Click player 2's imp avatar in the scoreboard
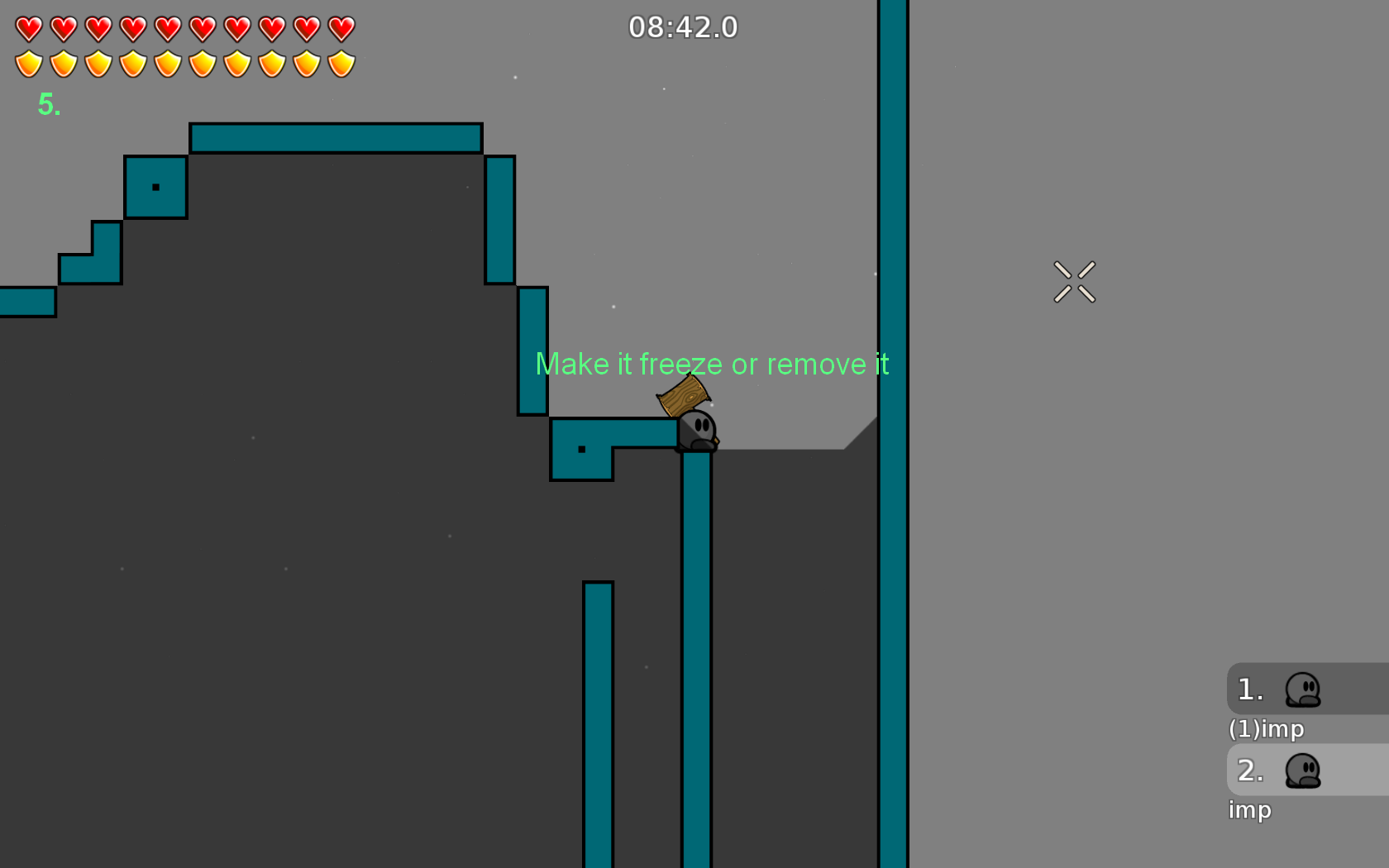Screen dimensions: 1389x868 tap(1302, 770)
